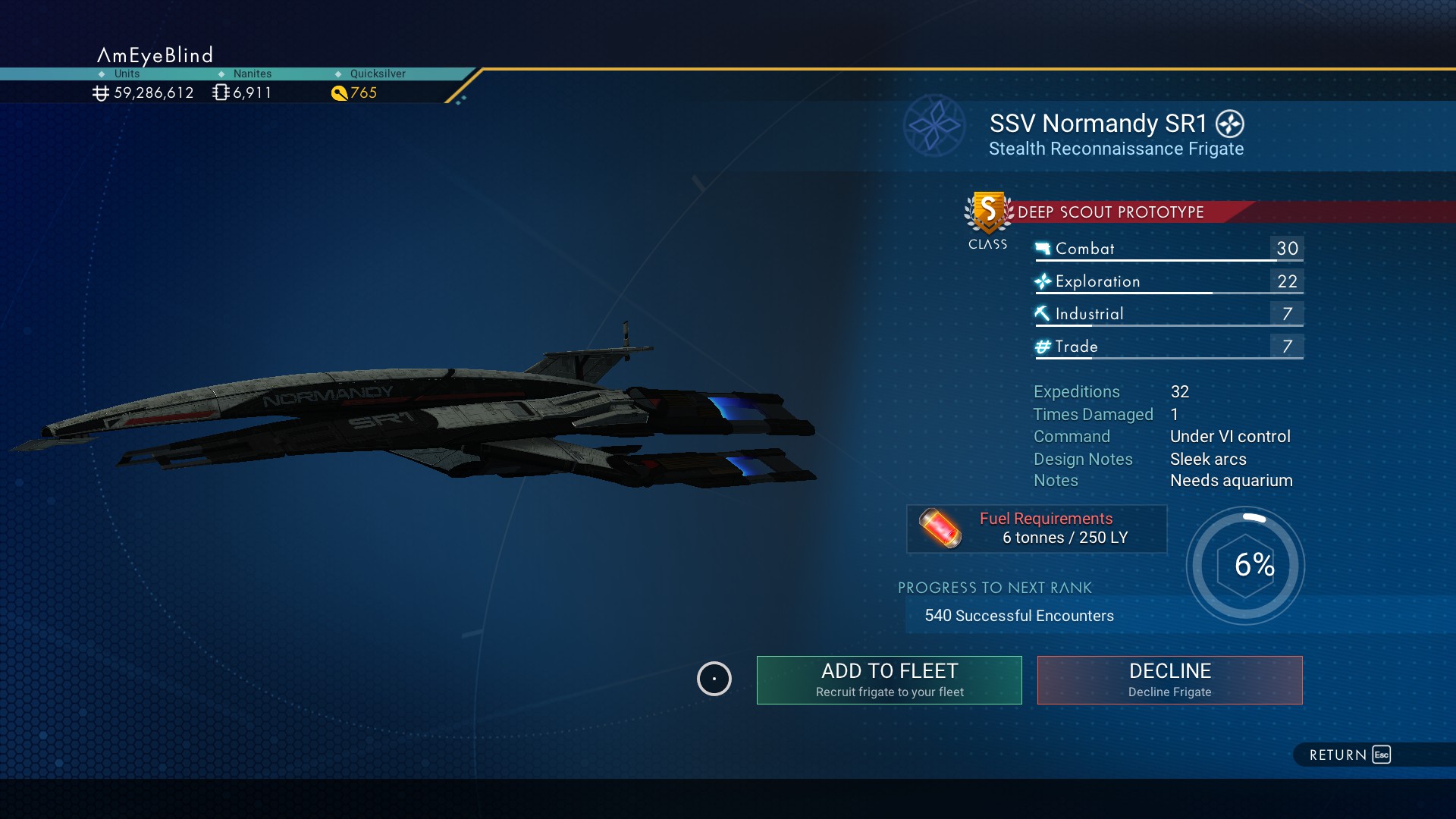This screenshot has height=819, width=1456.
Task: Add the frigate to your fleet
Action: pyautogui.click(x=889, y=679)
